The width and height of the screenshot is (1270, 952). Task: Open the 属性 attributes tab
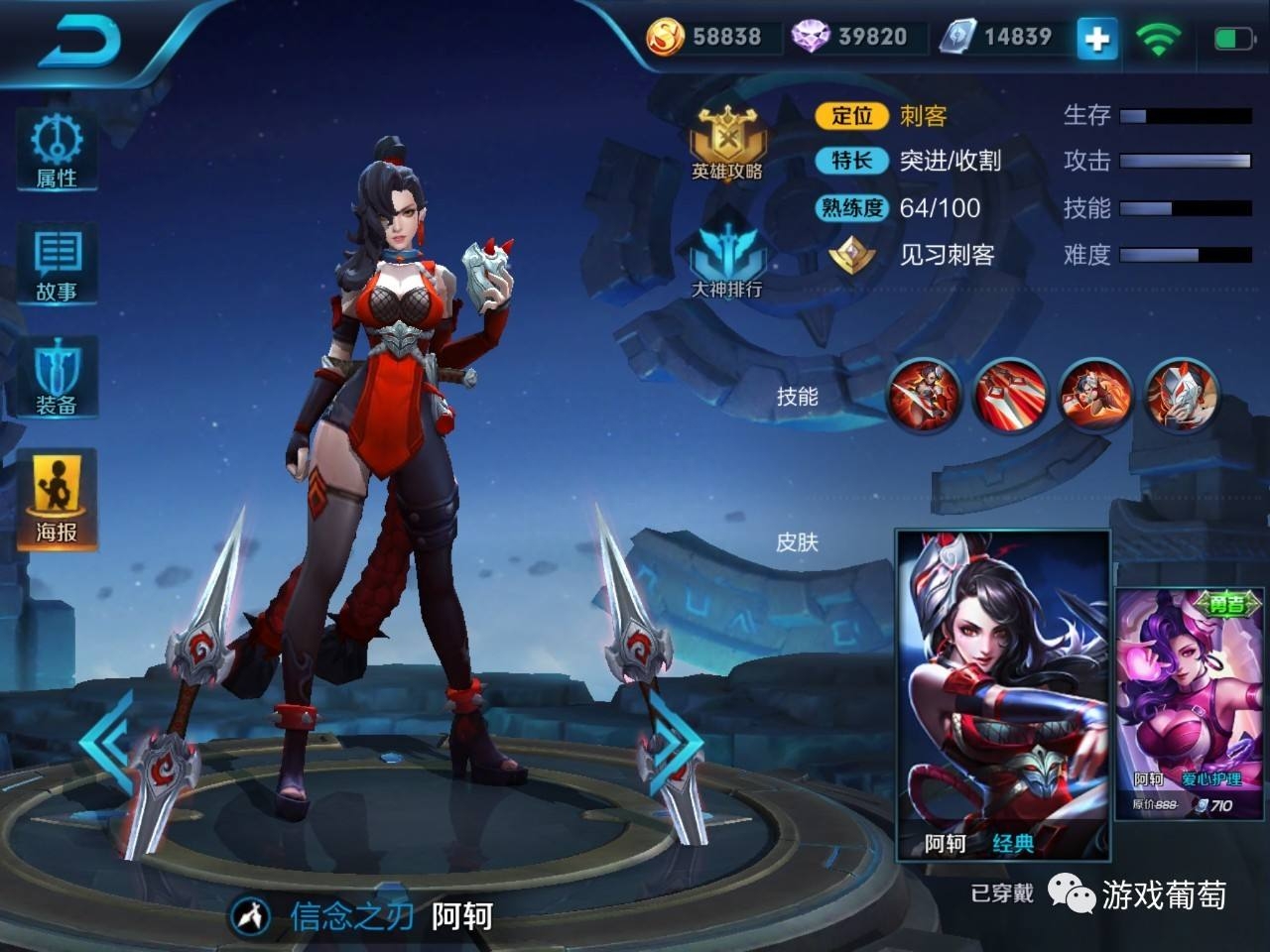pos(57,150)
